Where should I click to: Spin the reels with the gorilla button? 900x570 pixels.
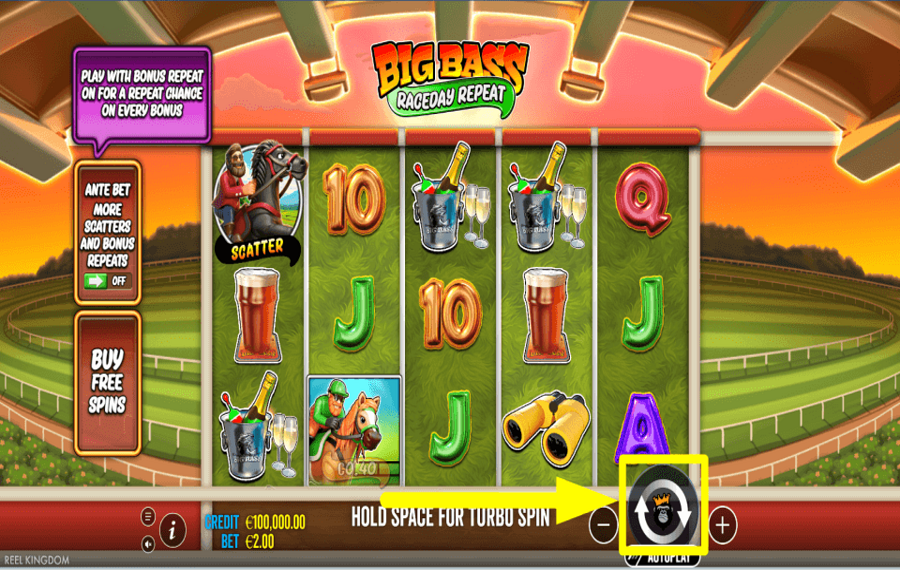tap(664, 508)
